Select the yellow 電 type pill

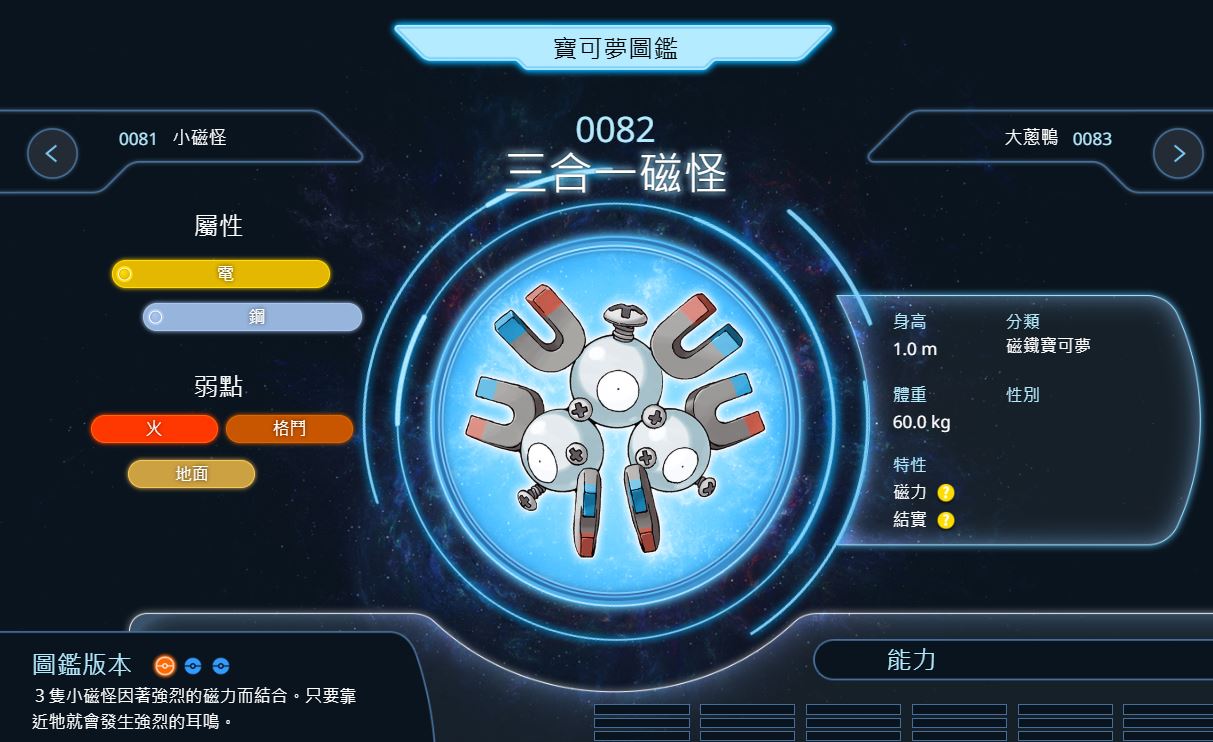click(221, 274)
